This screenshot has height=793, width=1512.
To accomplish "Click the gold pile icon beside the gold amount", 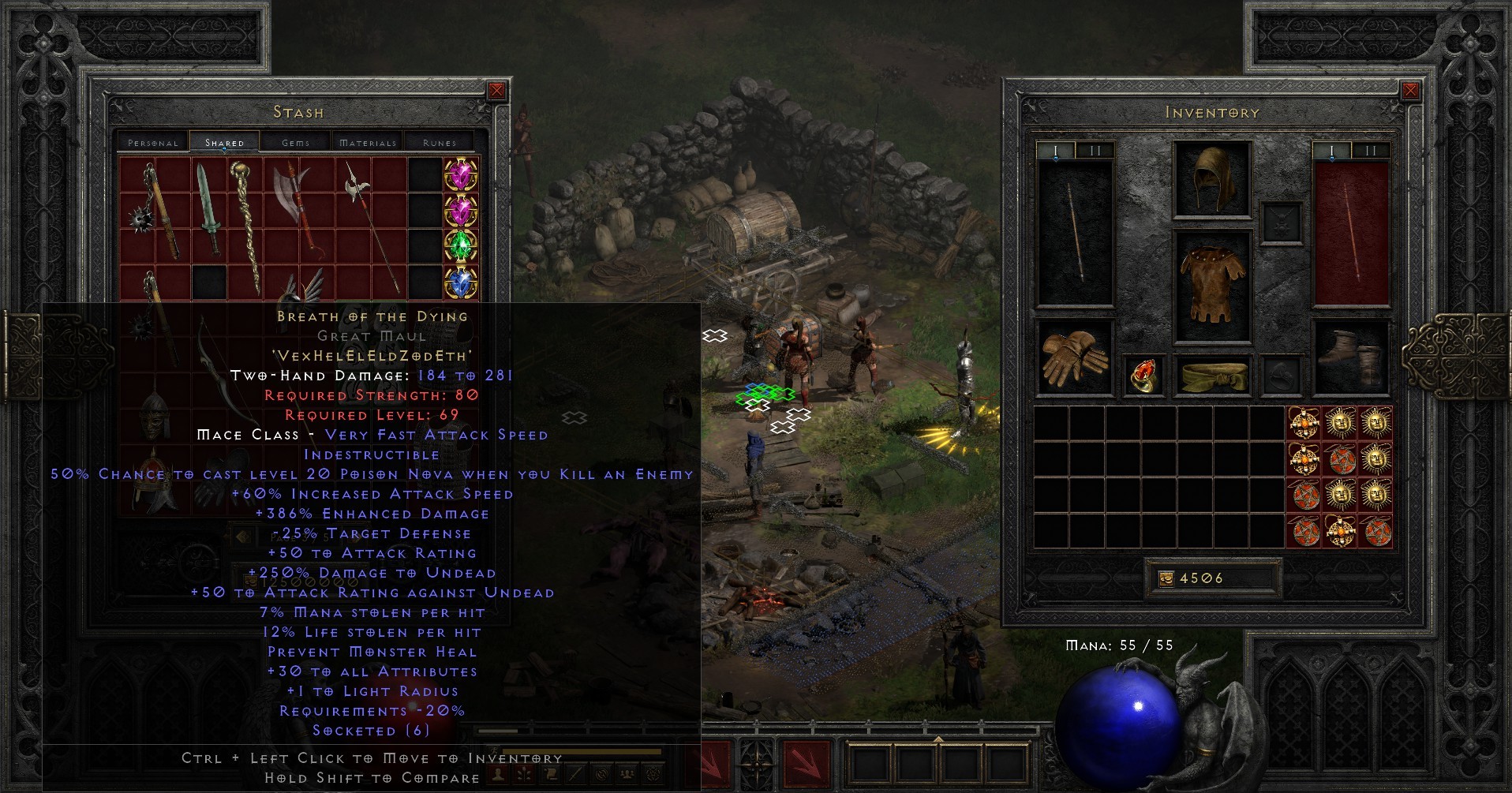I will click(1167, 577).
